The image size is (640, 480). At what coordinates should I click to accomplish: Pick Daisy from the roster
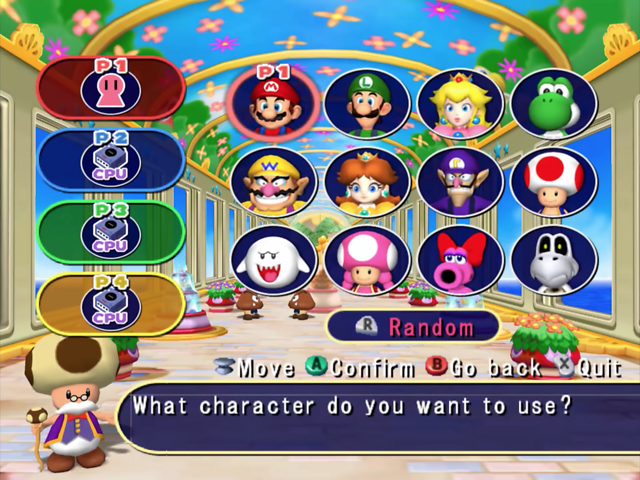click(367, 182)
